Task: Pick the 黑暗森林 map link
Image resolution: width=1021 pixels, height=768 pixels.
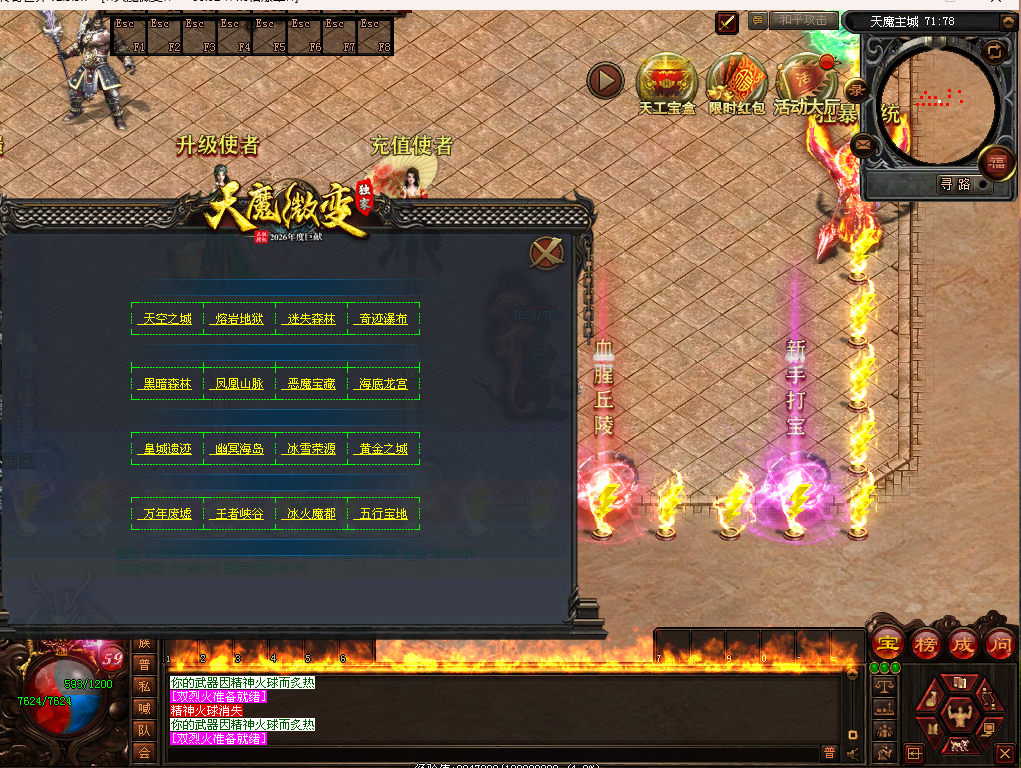Action: (167, 383)
